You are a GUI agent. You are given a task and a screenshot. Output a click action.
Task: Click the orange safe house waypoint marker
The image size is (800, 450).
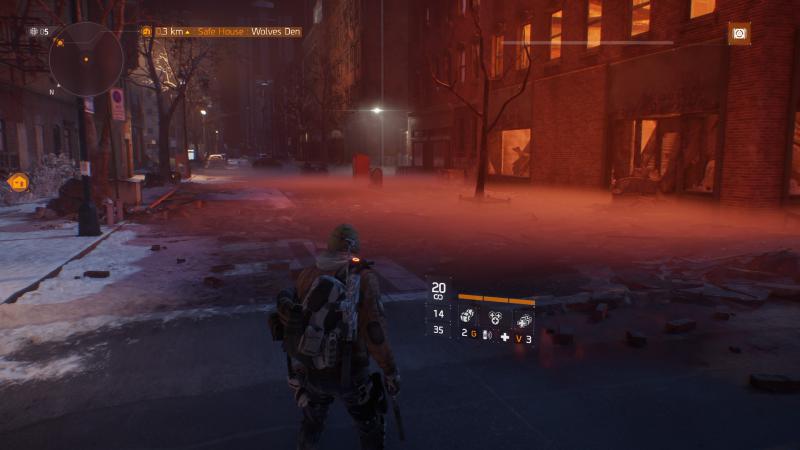coord(17,182)
